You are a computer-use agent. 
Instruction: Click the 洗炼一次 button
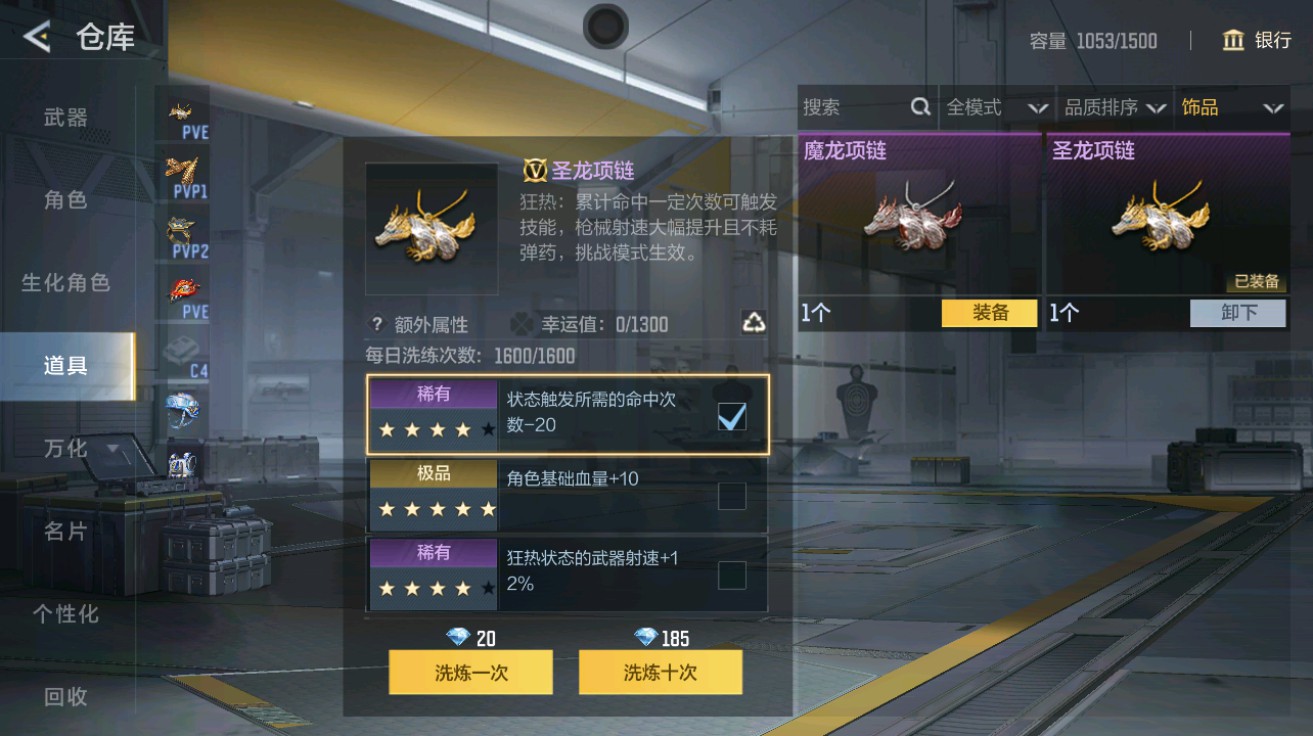(470, 672)
